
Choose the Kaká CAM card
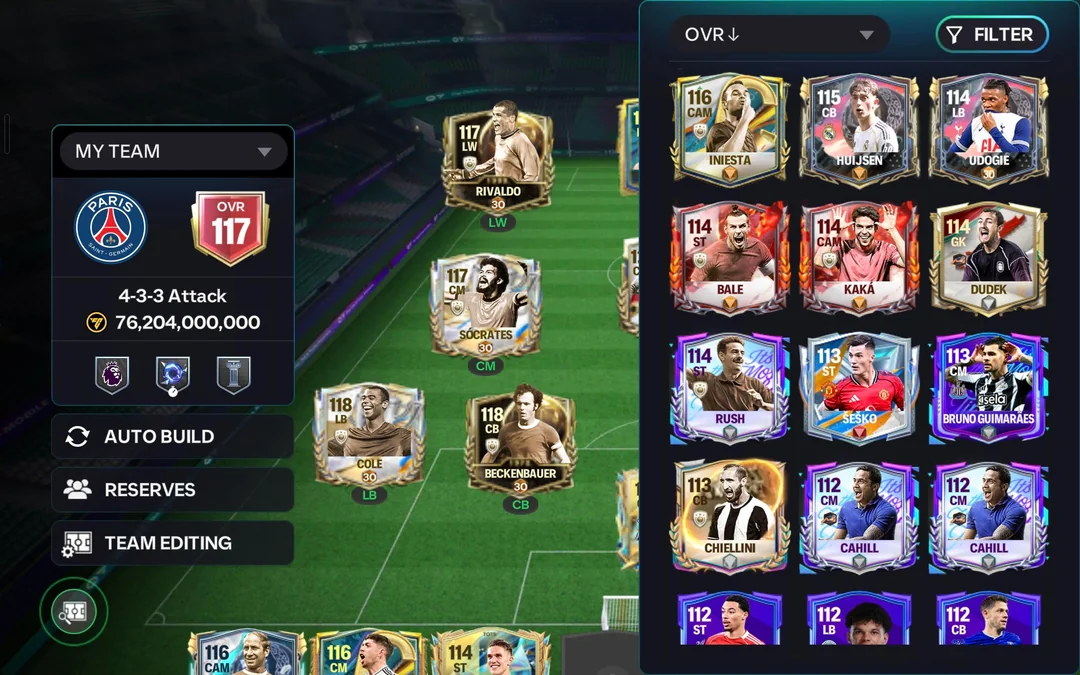point(859,258)
